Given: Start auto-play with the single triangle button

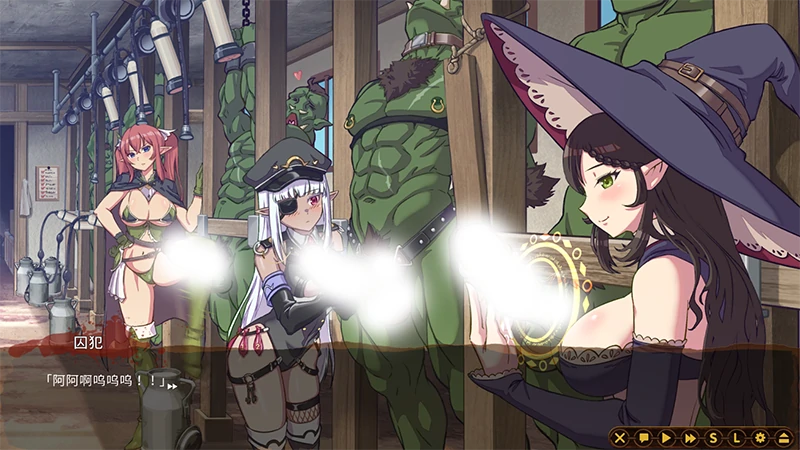Looking at the screenshot, I should point(666,437).
